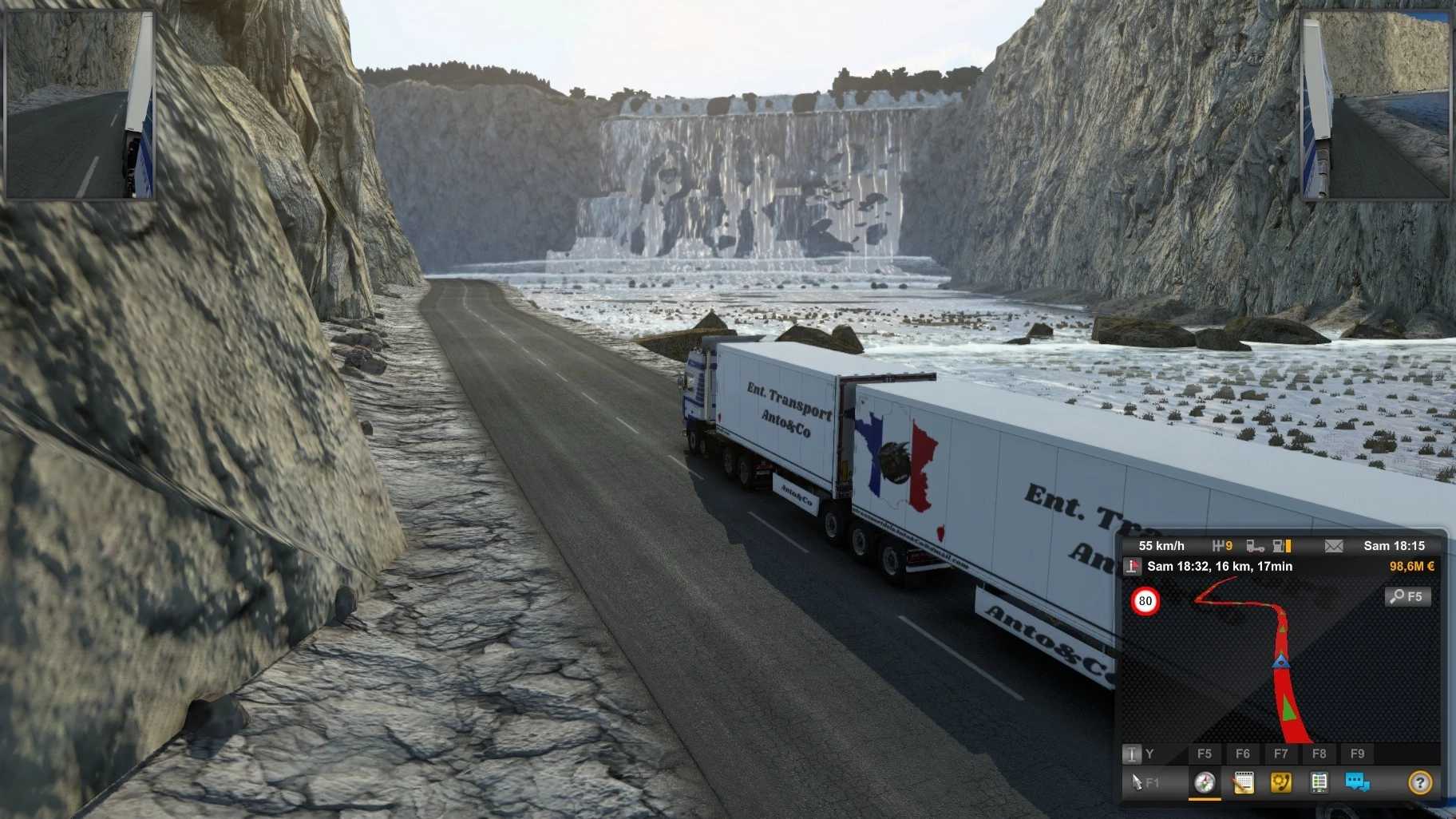This screenshot has height=819, width=1456.
Task: Open the truck info checklist tab
Action: coord(1319,782)
